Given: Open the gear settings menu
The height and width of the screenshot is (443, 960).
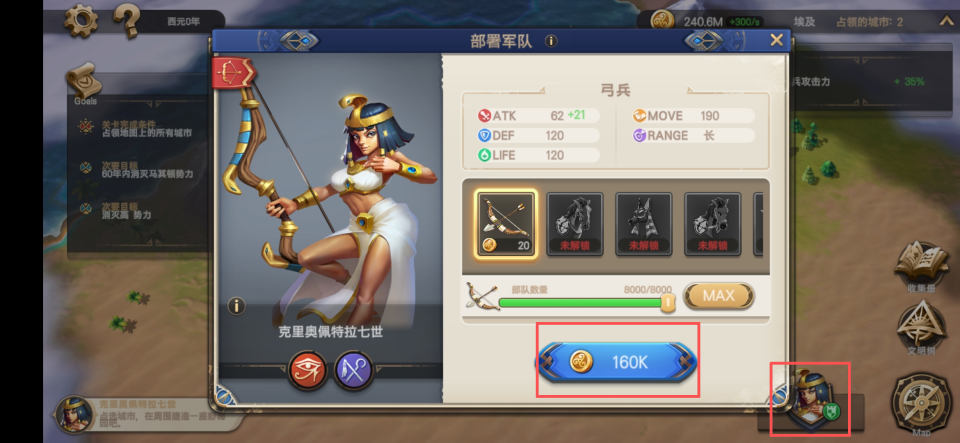Looking at the screenshot, I should (81, 20).
